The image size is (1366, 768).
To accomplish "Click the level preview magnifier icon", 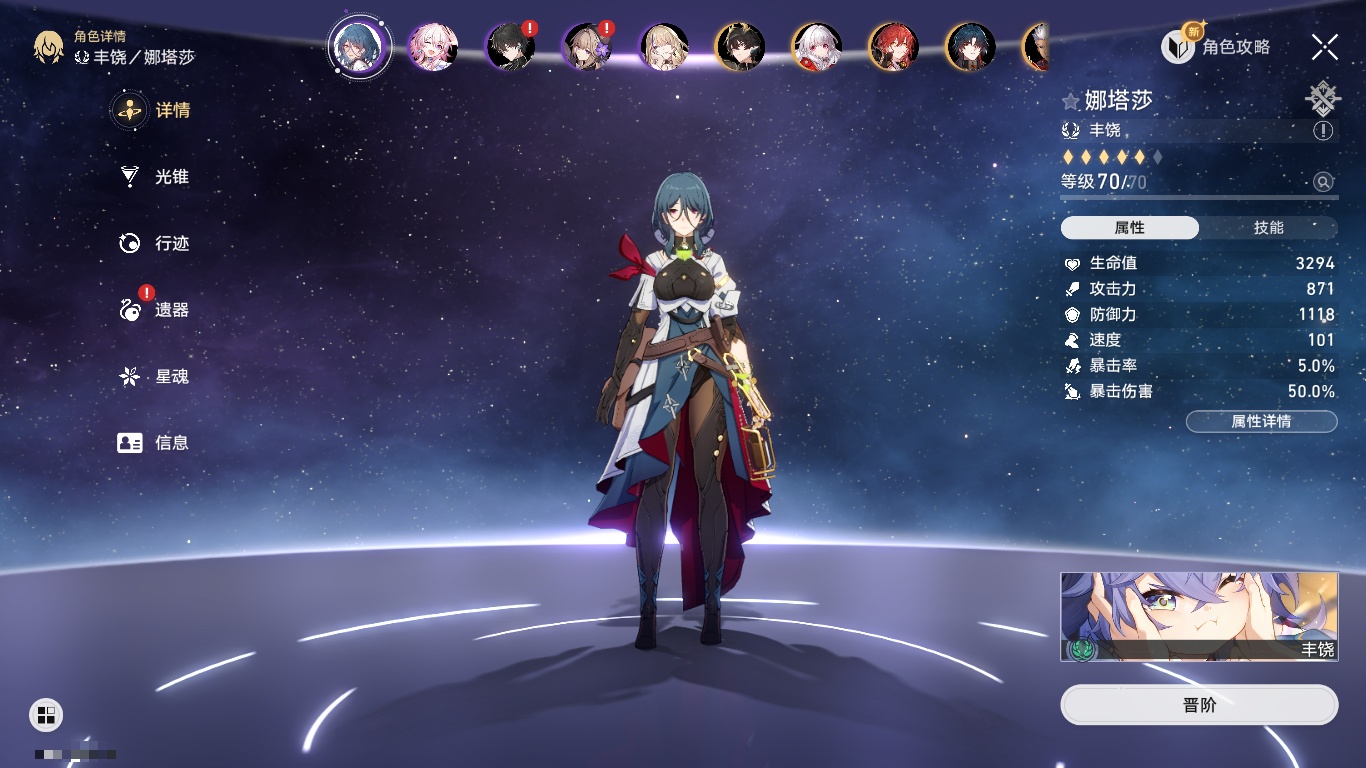I will pyautogui.click(x=1323, y=182).
